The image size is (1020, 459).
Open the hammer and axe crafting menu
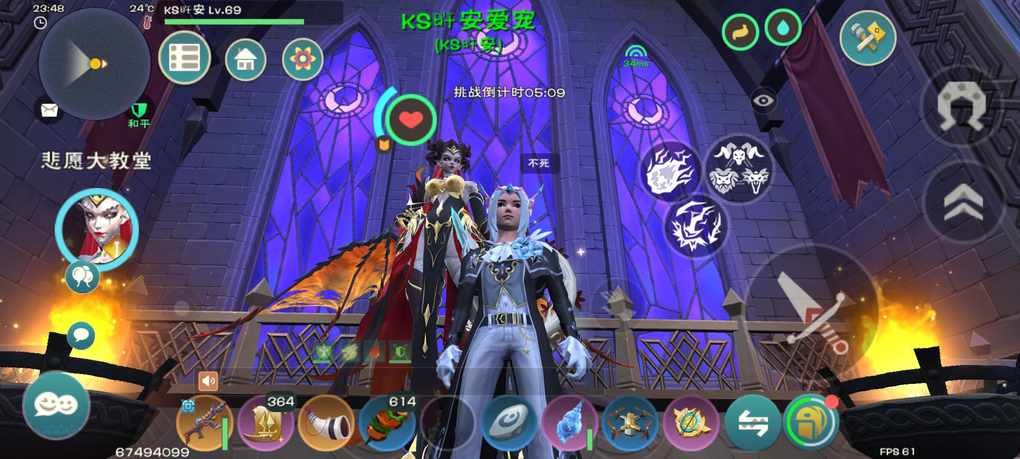[x=867, y=38]
